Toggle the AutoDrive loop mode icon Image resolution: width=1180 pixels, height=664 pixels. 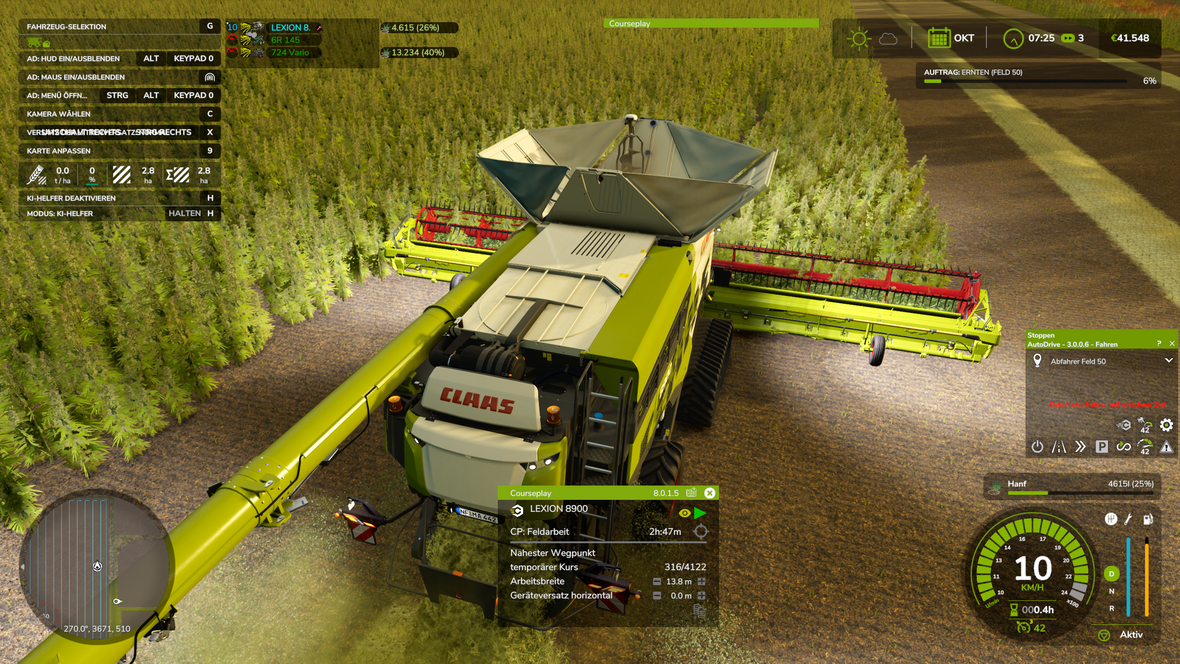click(x=1123, y=447)
